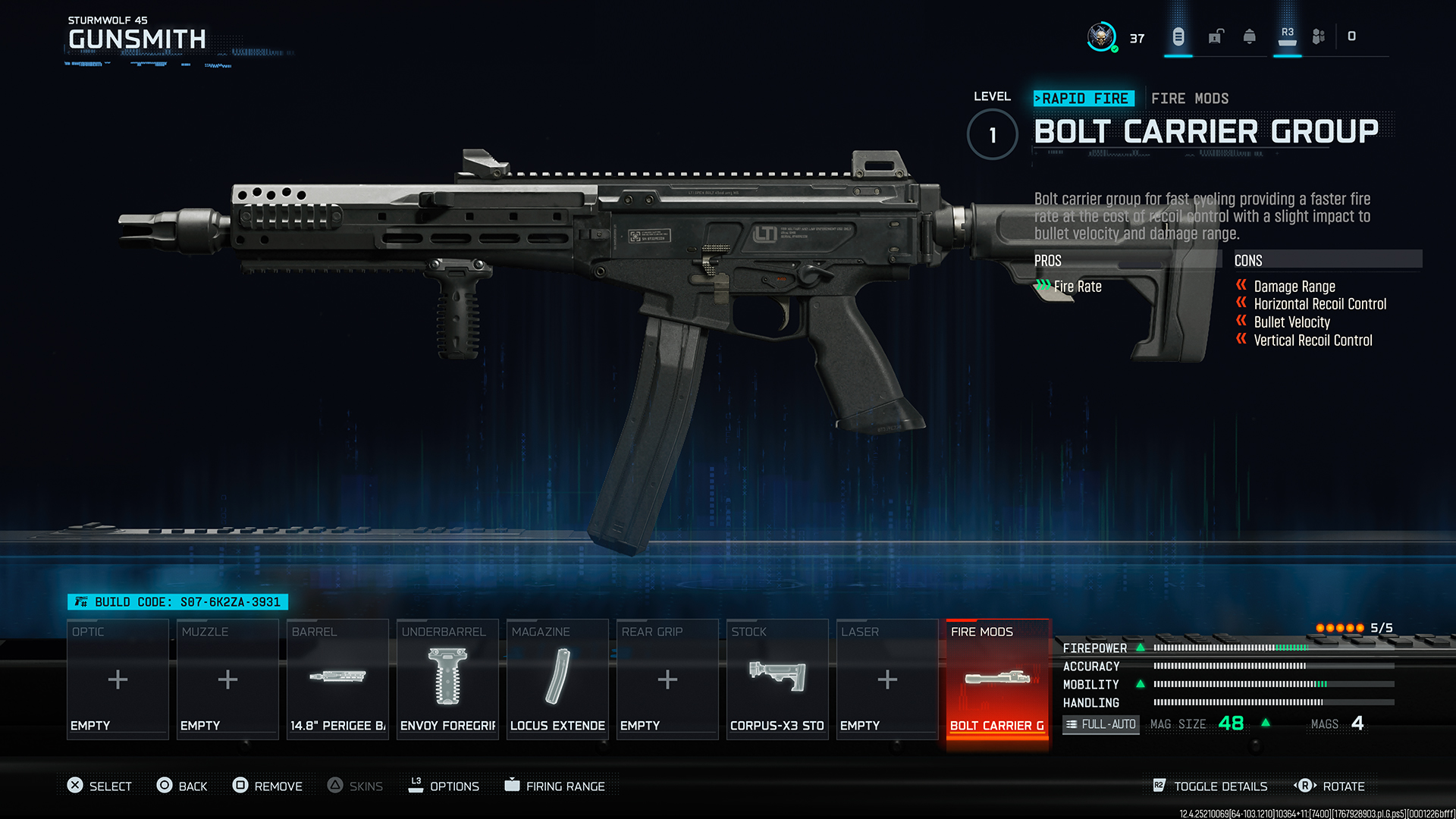Select the Rear Grip attachment slot
Screen dimensions: 1456x819
coord(667,679)
